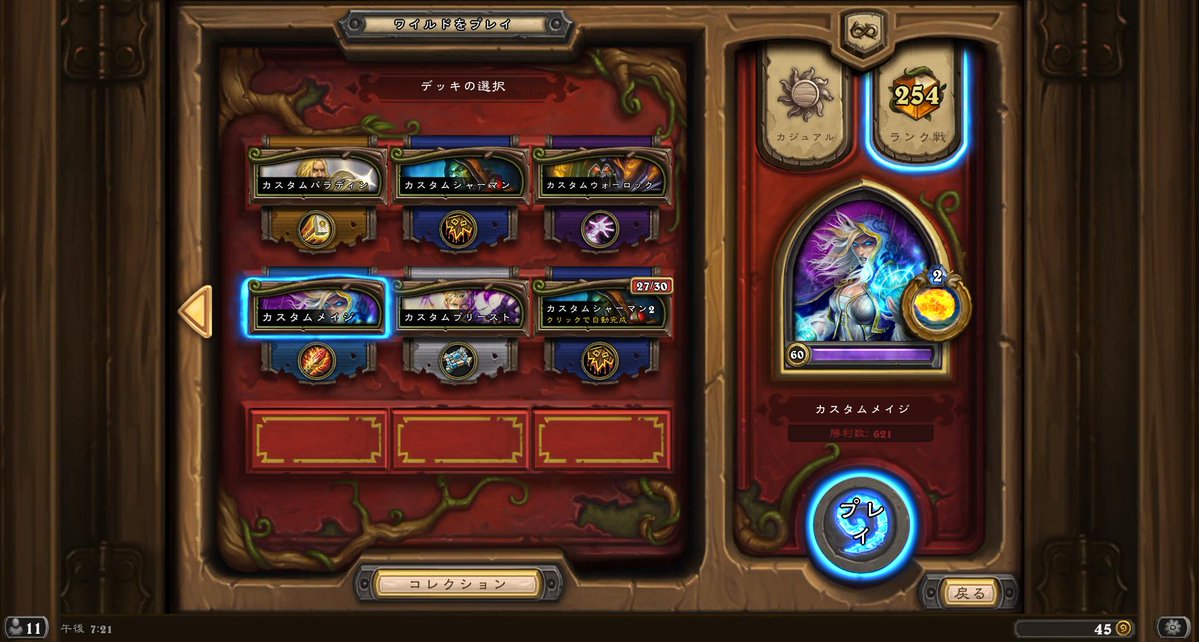The width and height of the screenshot is (1199, 642).
Task: Select the カスタムプリースト deck
Action: coord(459,307)
